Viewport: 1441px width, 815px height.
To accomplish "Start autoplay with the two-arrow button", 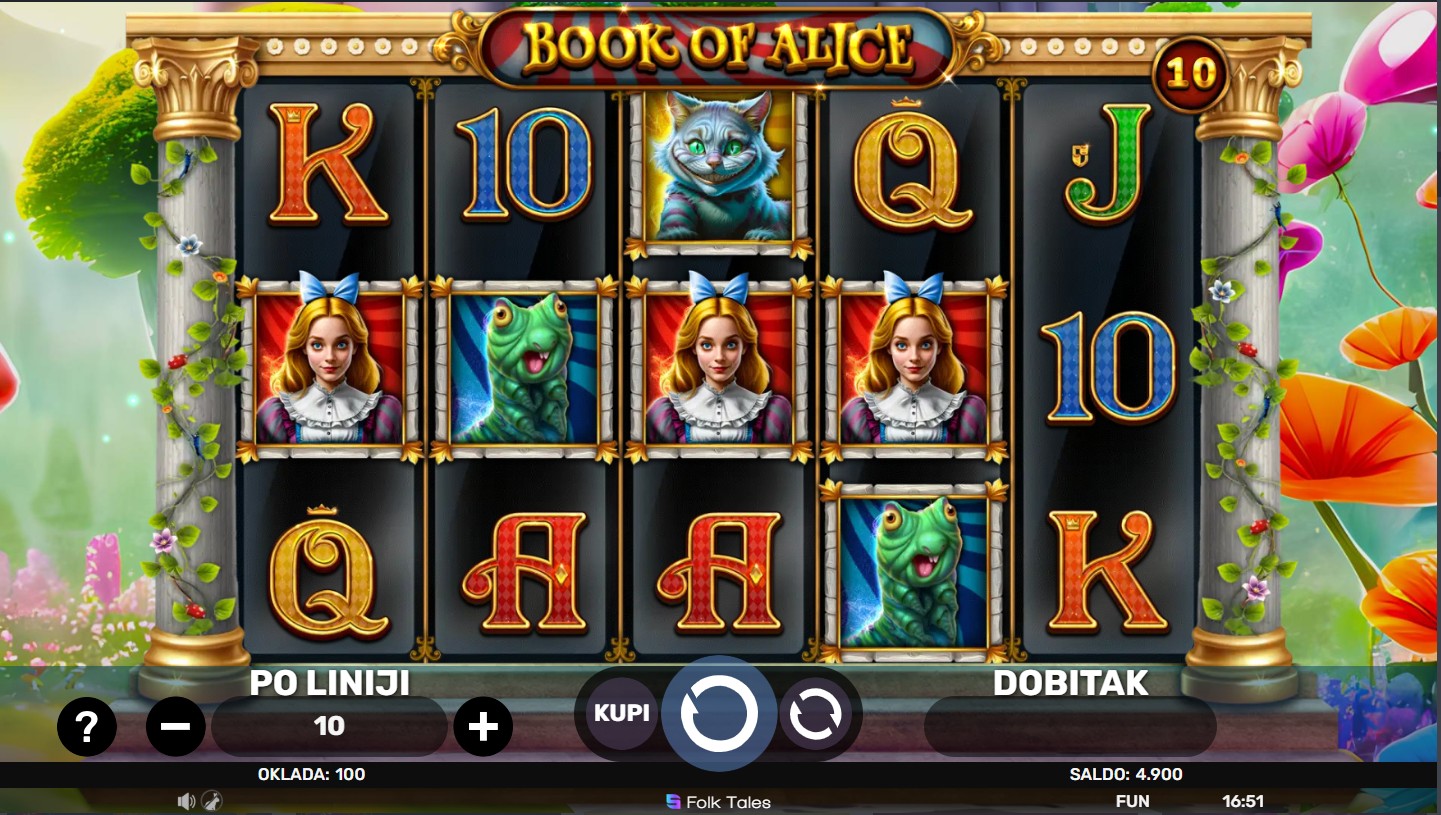I will (x=815, y=714).
